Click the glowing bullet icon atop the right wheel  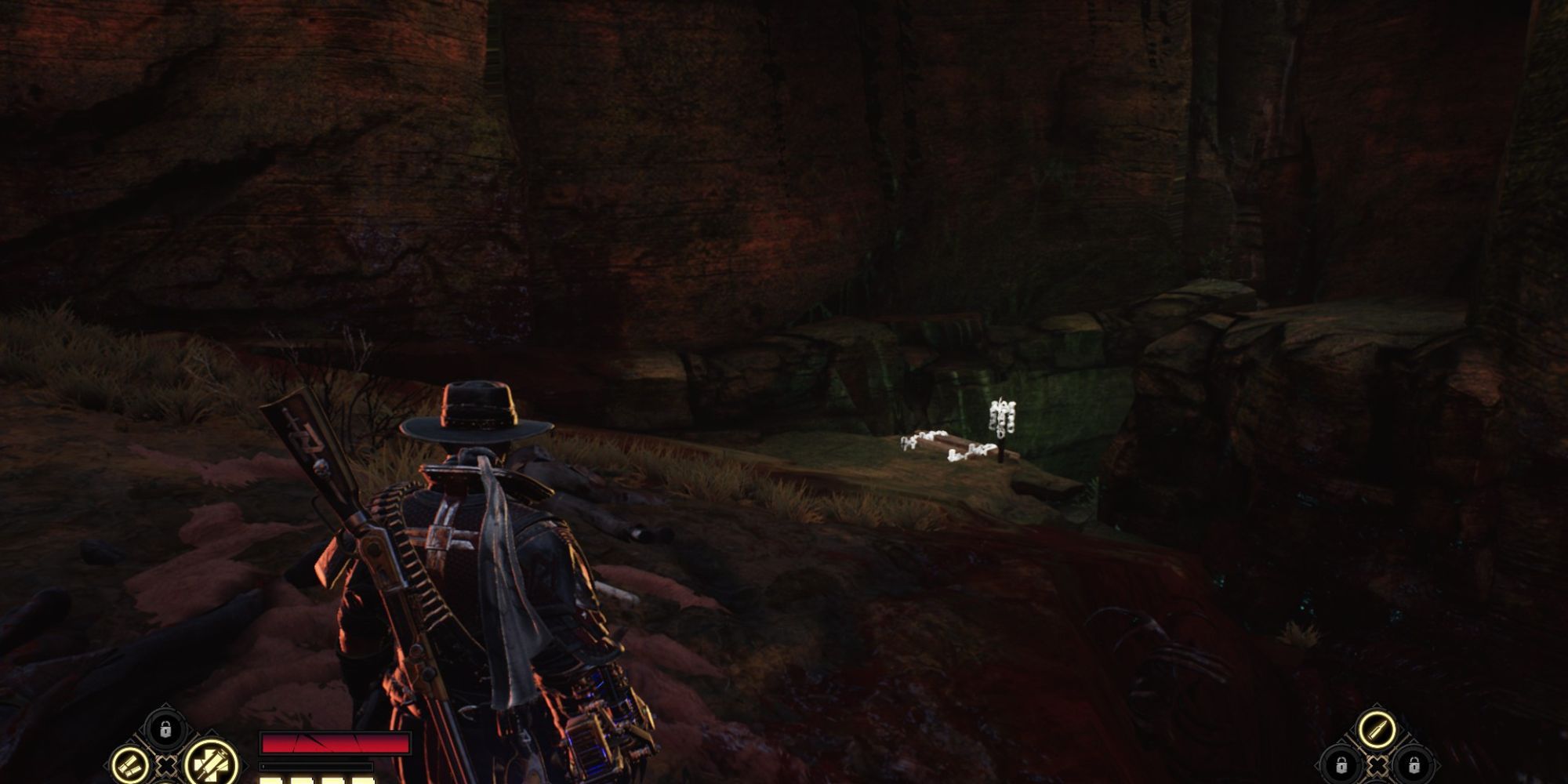pyautogui.click(x=1377, y=730)
